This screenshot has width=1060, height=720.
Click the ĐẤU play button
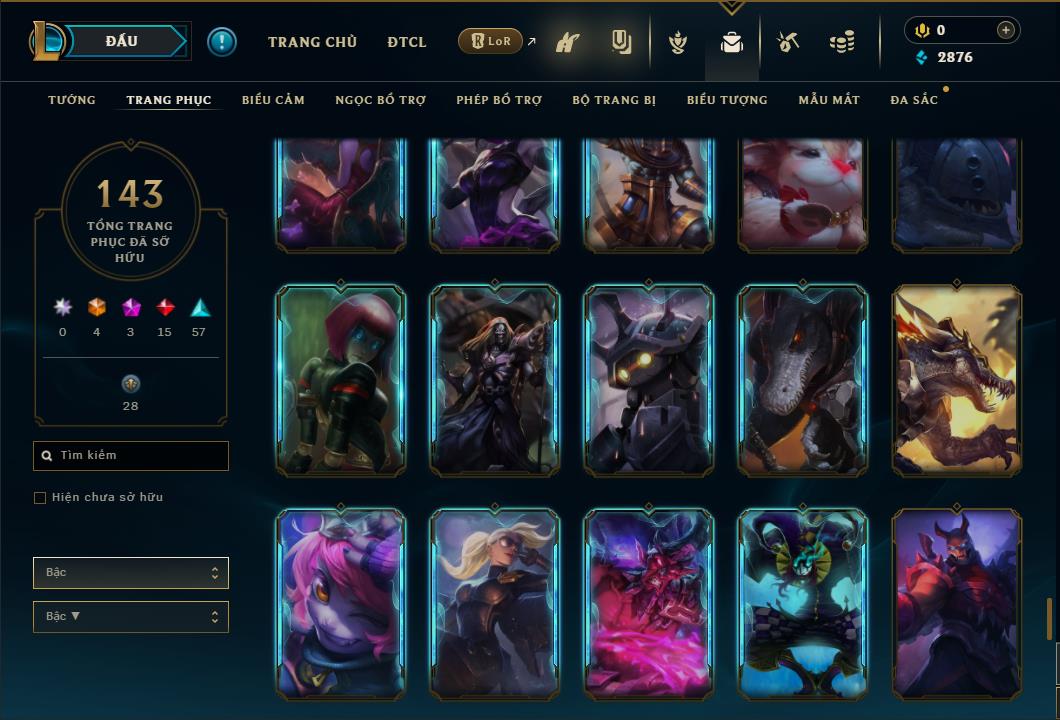[122, 41]
